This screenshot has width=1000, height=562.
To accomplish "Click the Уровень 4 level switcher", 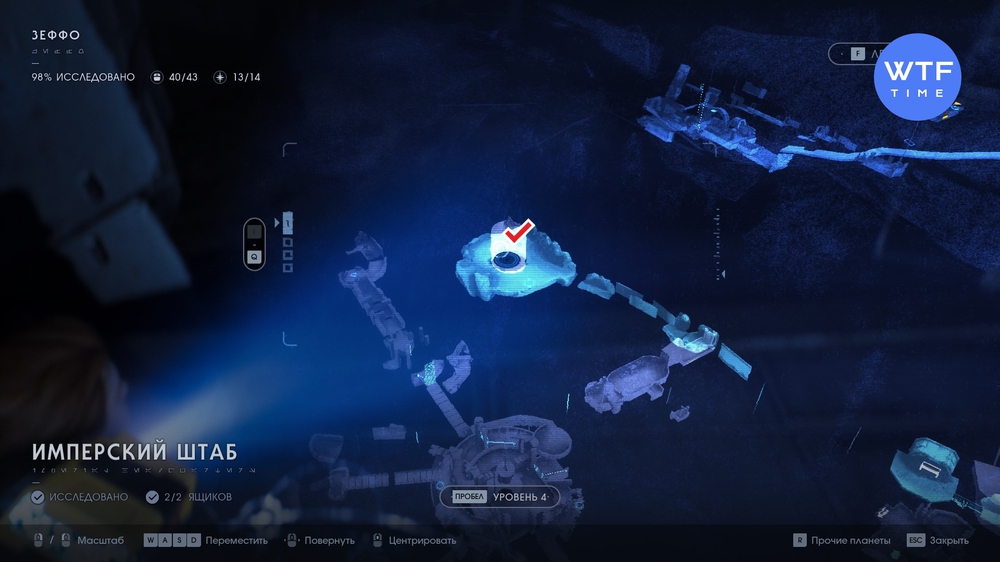I will (499, 496).
